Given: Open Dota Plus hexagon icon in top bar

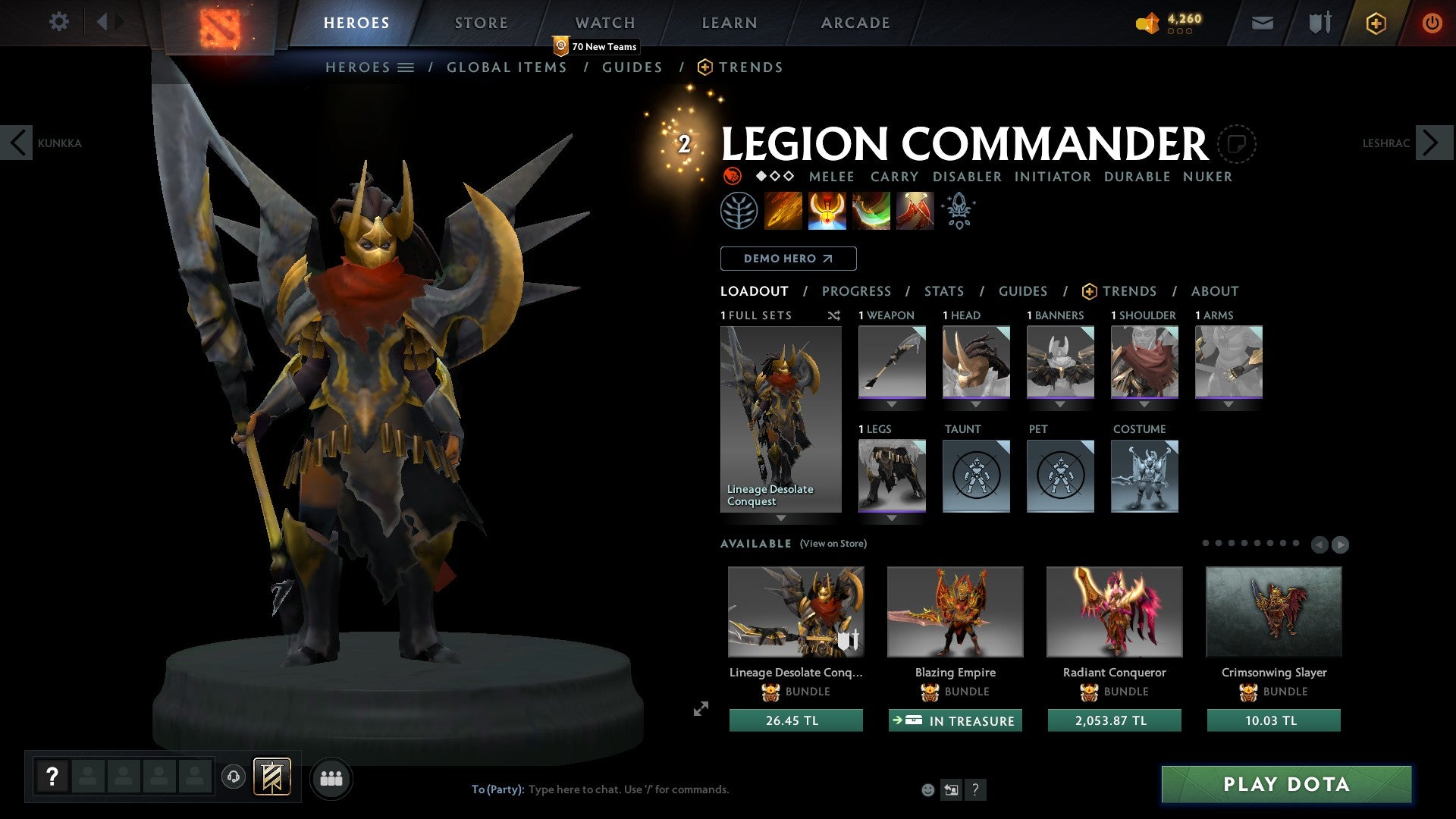Looking at the screenshot, I should [x=1376, y=22].
